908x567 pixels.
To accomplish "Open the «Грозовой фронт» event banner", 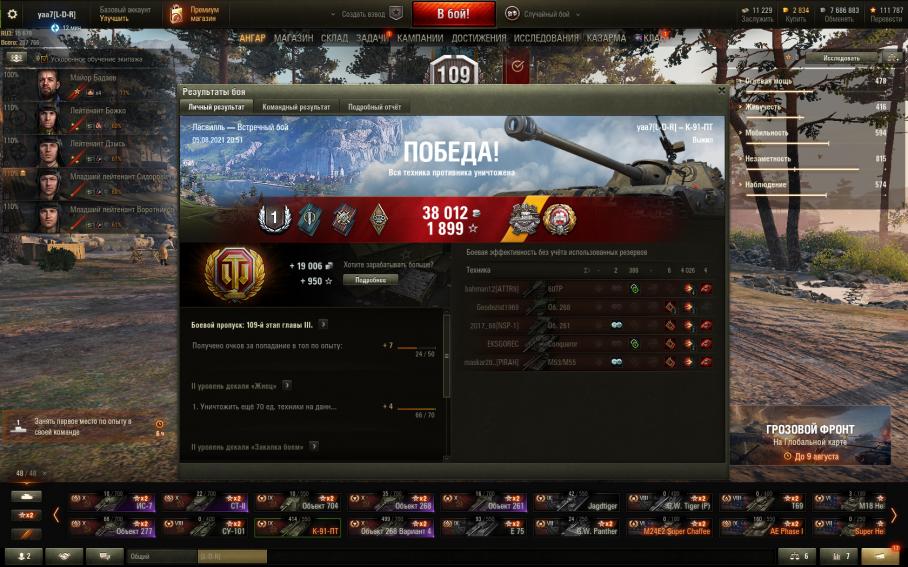I will (x=810, y=435).
